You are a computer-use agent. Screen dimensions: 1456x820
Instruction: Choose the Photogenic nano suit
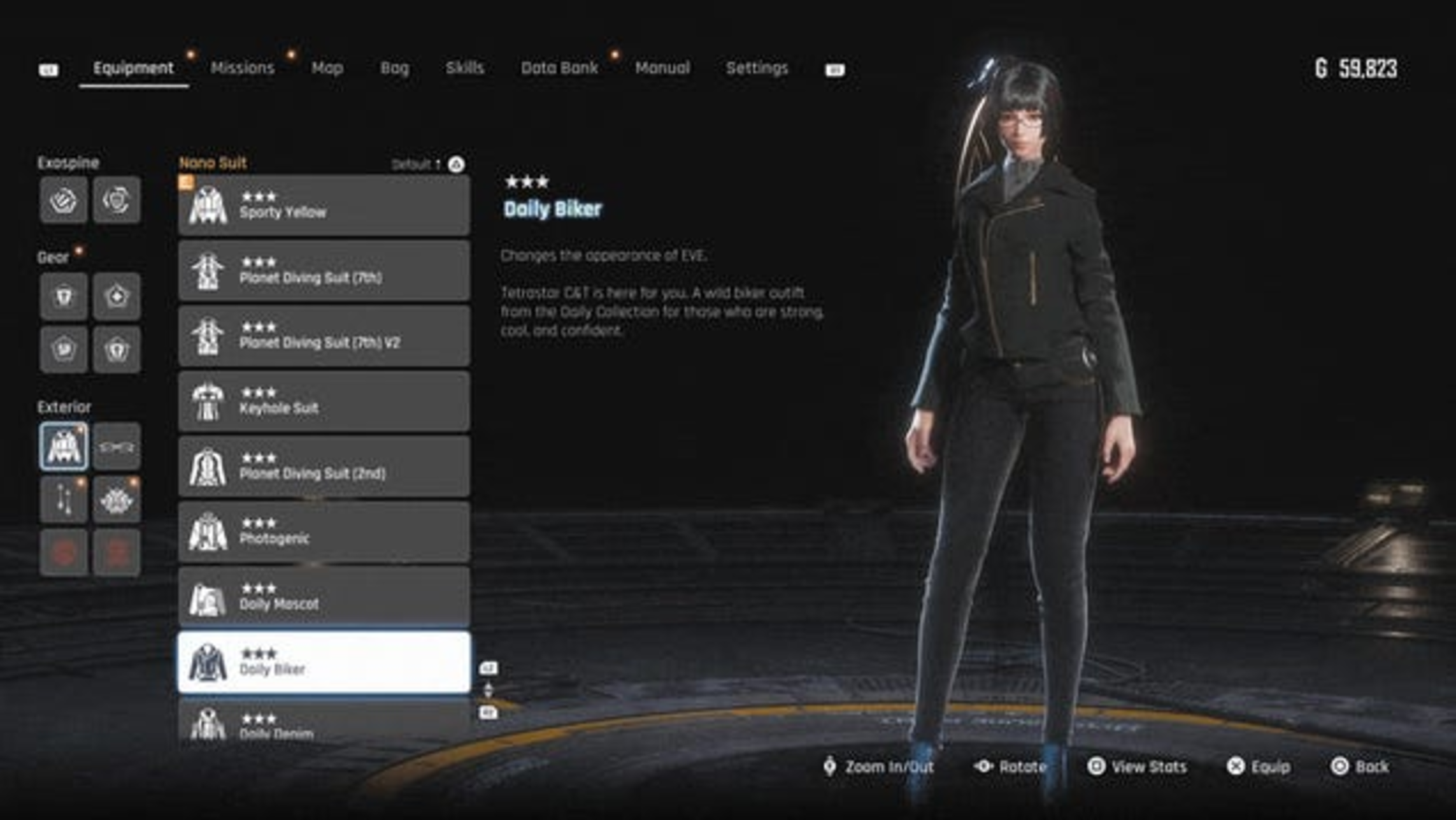pyautogui.click(x=324, y=533)
